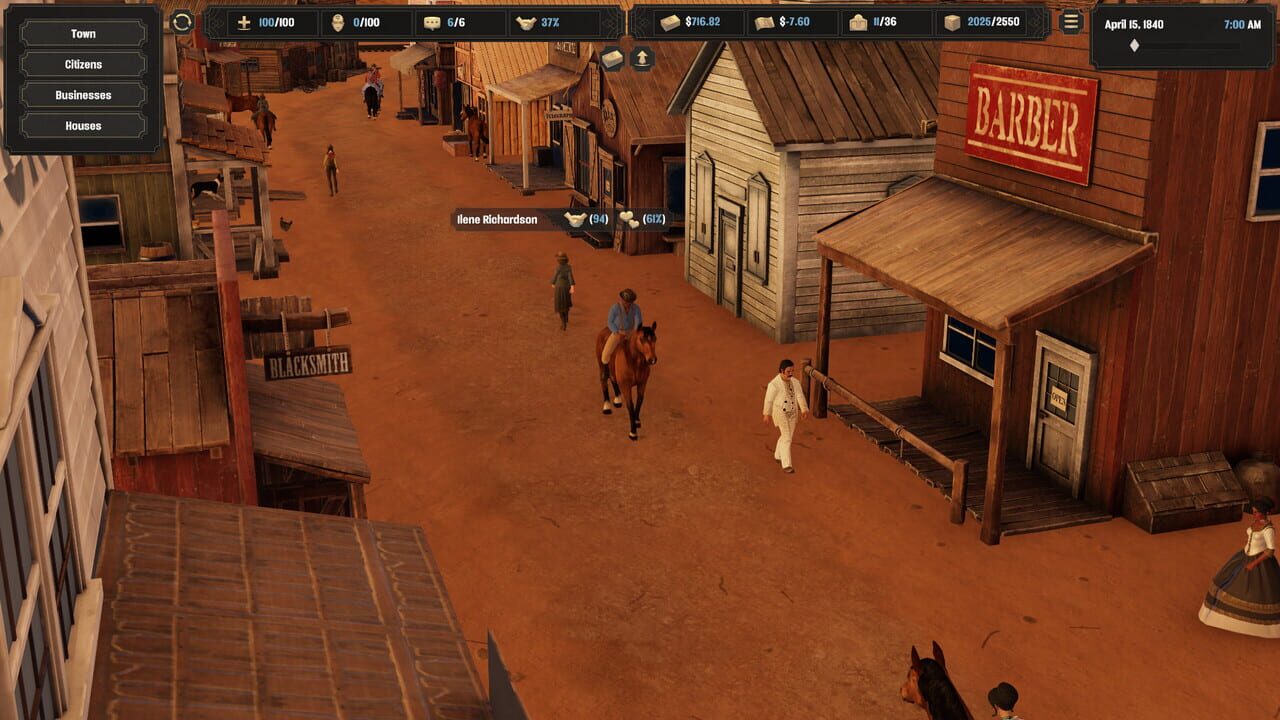Select Ilene Richardson's nameplate
1280x720 pixels.
497,219
